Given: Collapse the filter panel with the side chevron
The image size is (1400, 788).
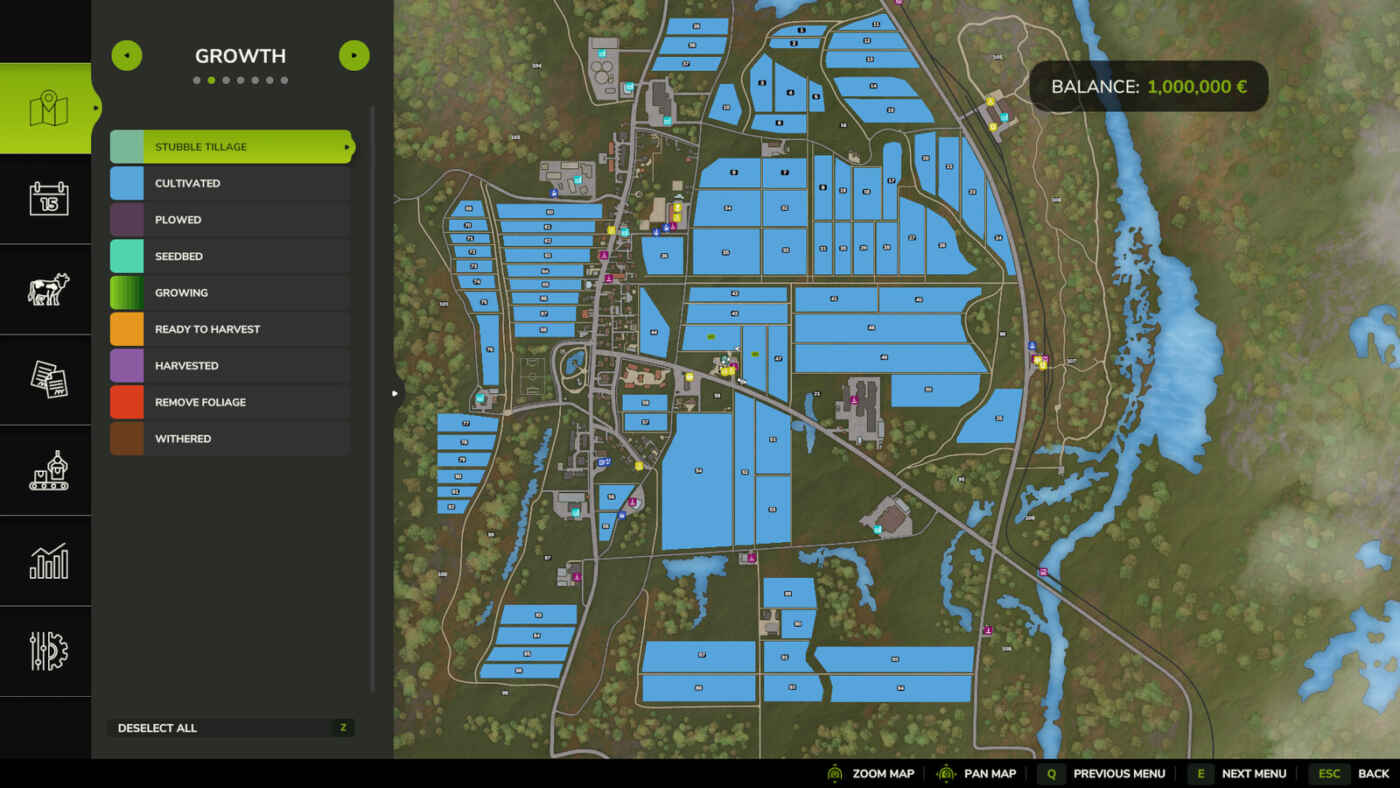Looking at the screenshot, I should click(x=394, y=393).
